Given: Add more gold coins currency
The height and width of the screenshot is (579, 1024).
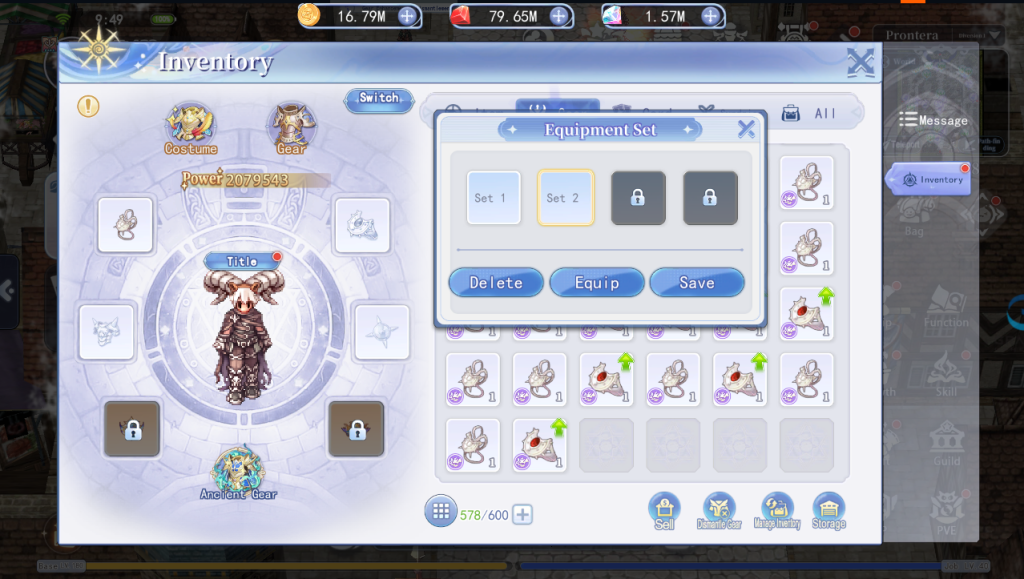Looking at the screenshot, I should [407, 16].
